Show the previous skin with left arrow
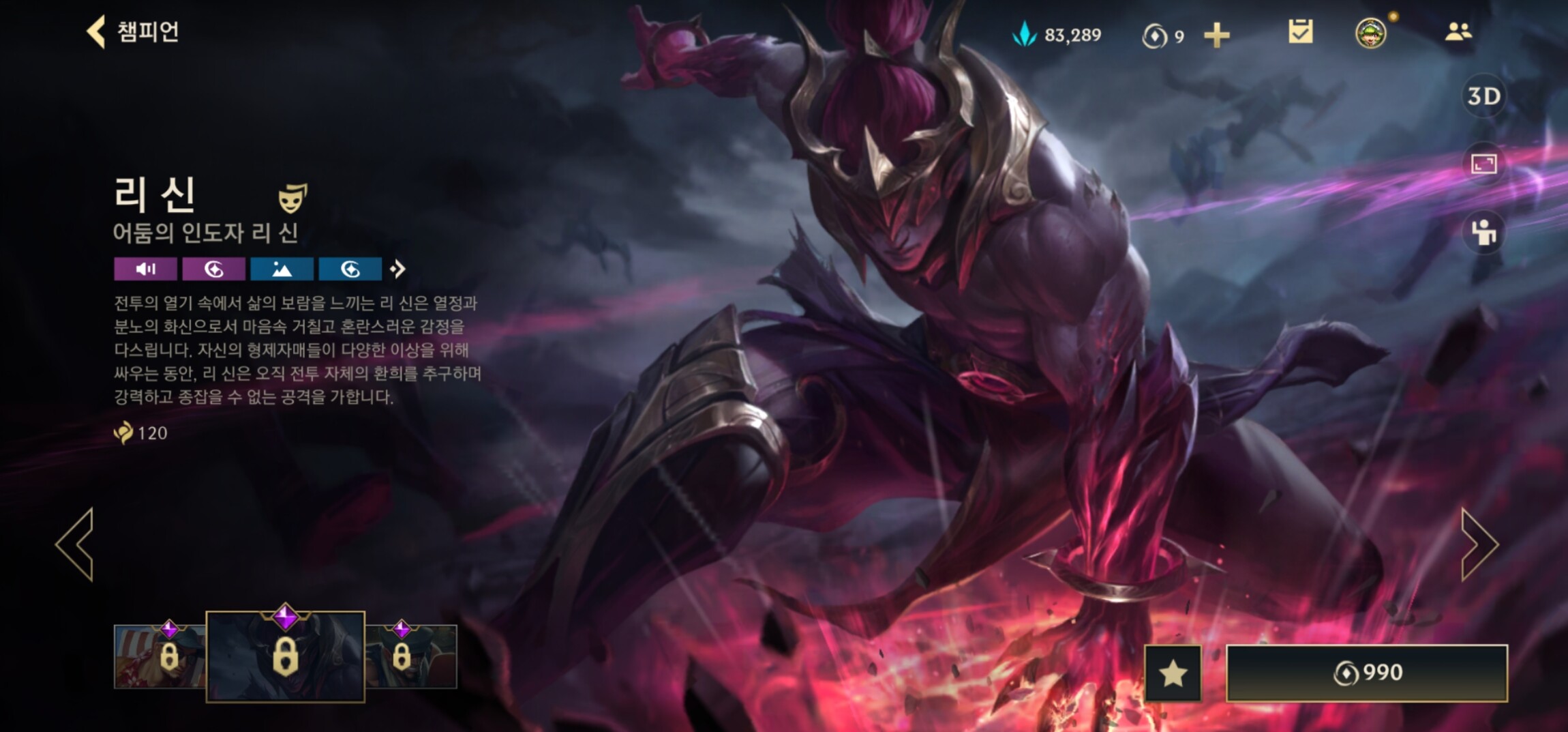 tap(75, 544)
